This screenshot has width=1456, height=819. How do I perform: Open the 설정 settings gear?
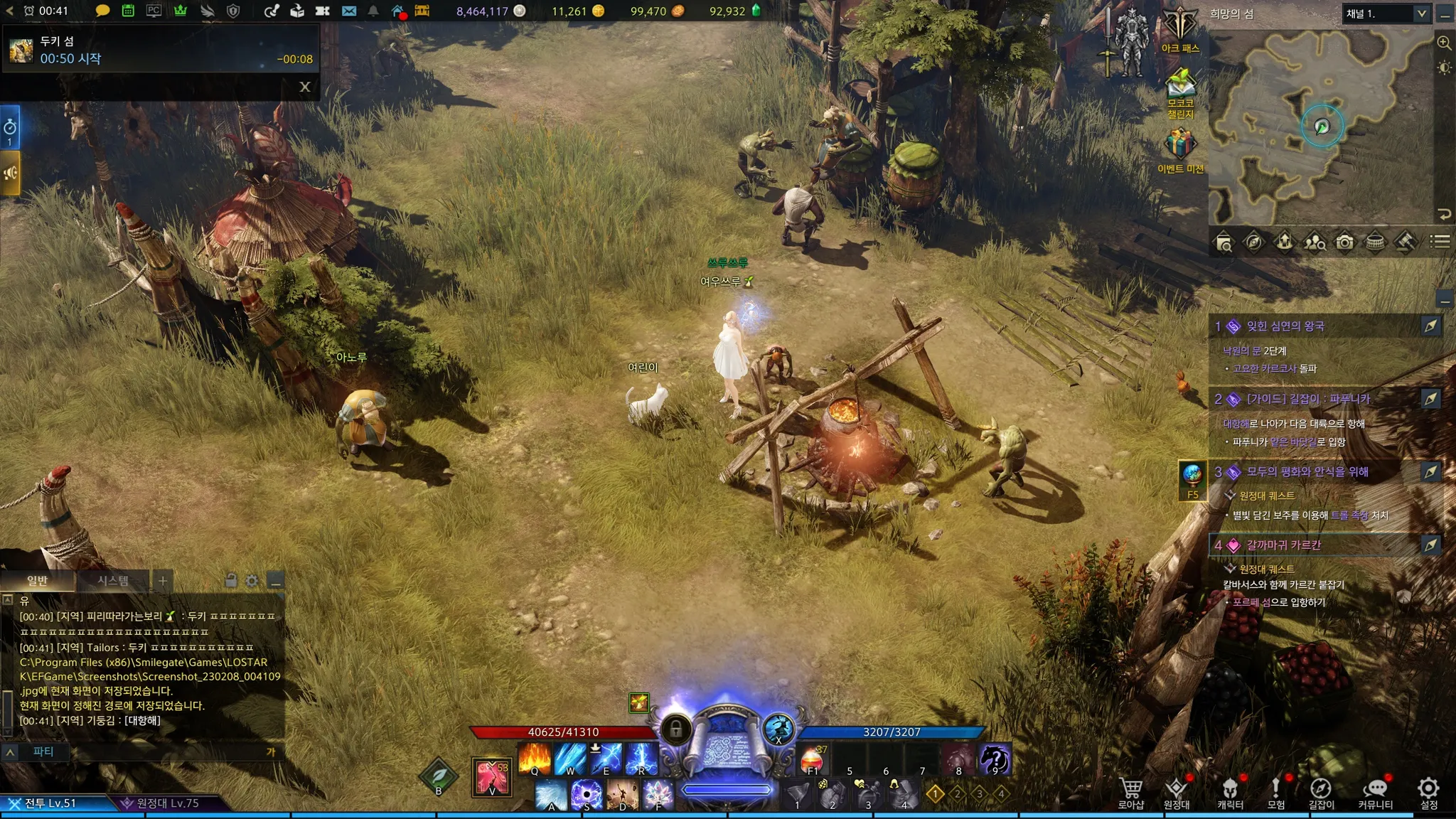(x=1428, y=793)
